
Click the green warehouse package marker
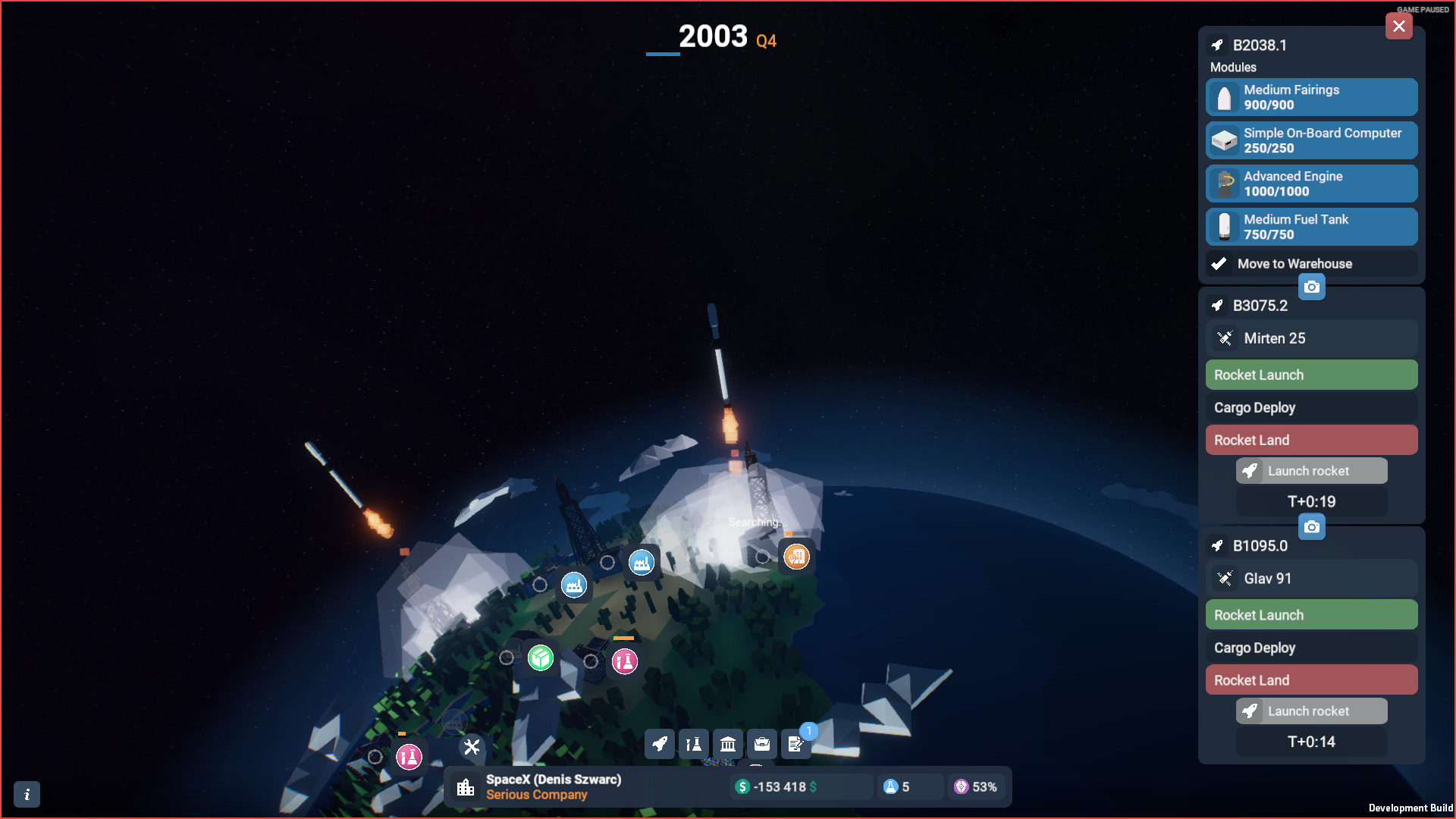pos(539,658)
